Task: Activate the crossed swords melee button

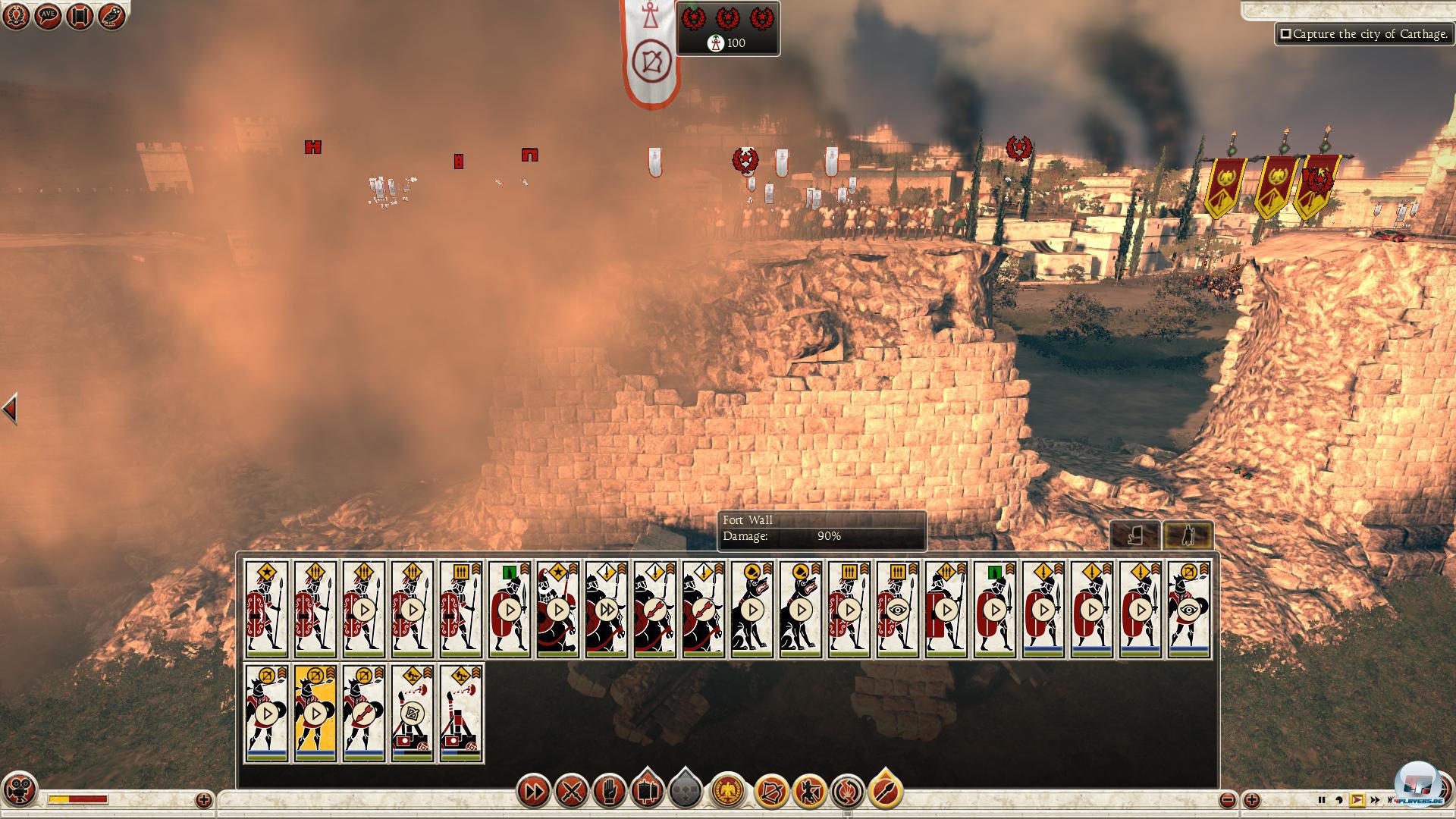Action: (x=571, y=792)
